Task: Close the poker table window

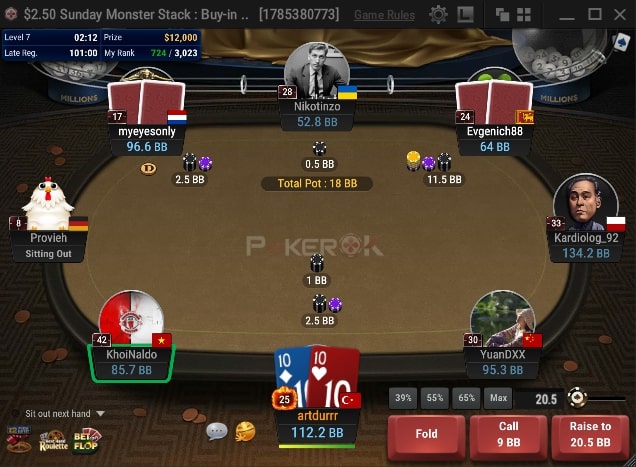Action: (x=621, y=15)
